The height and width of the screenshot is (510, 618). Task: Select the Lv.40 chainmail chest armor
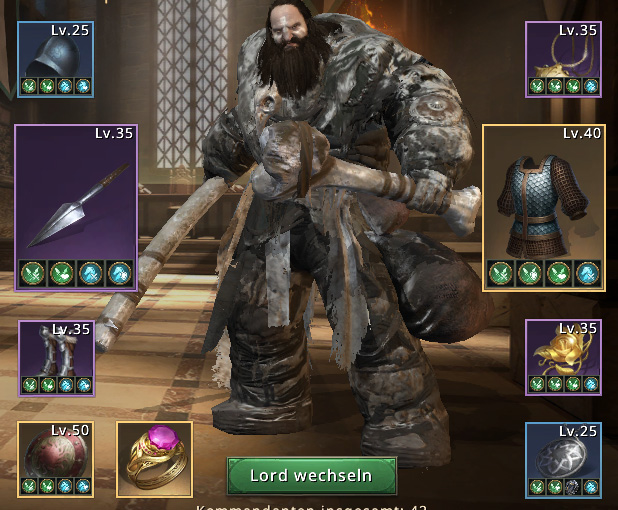[x=544, y=207]
